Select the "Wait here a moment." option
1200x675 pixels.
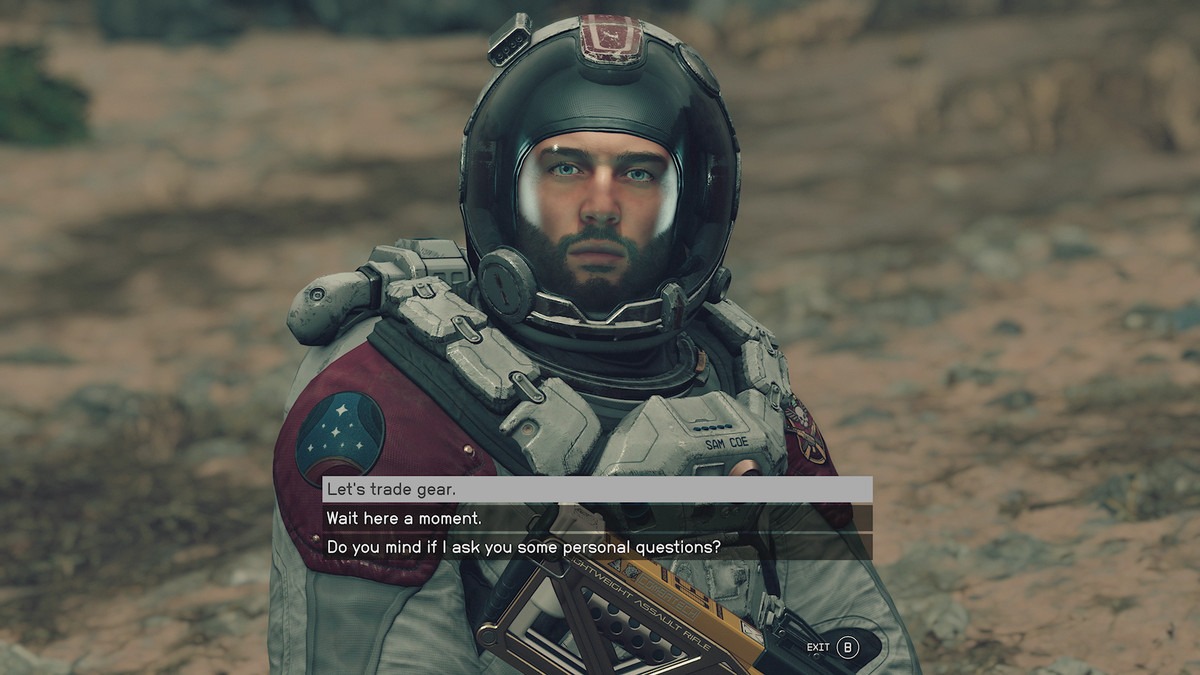(596, 518)
